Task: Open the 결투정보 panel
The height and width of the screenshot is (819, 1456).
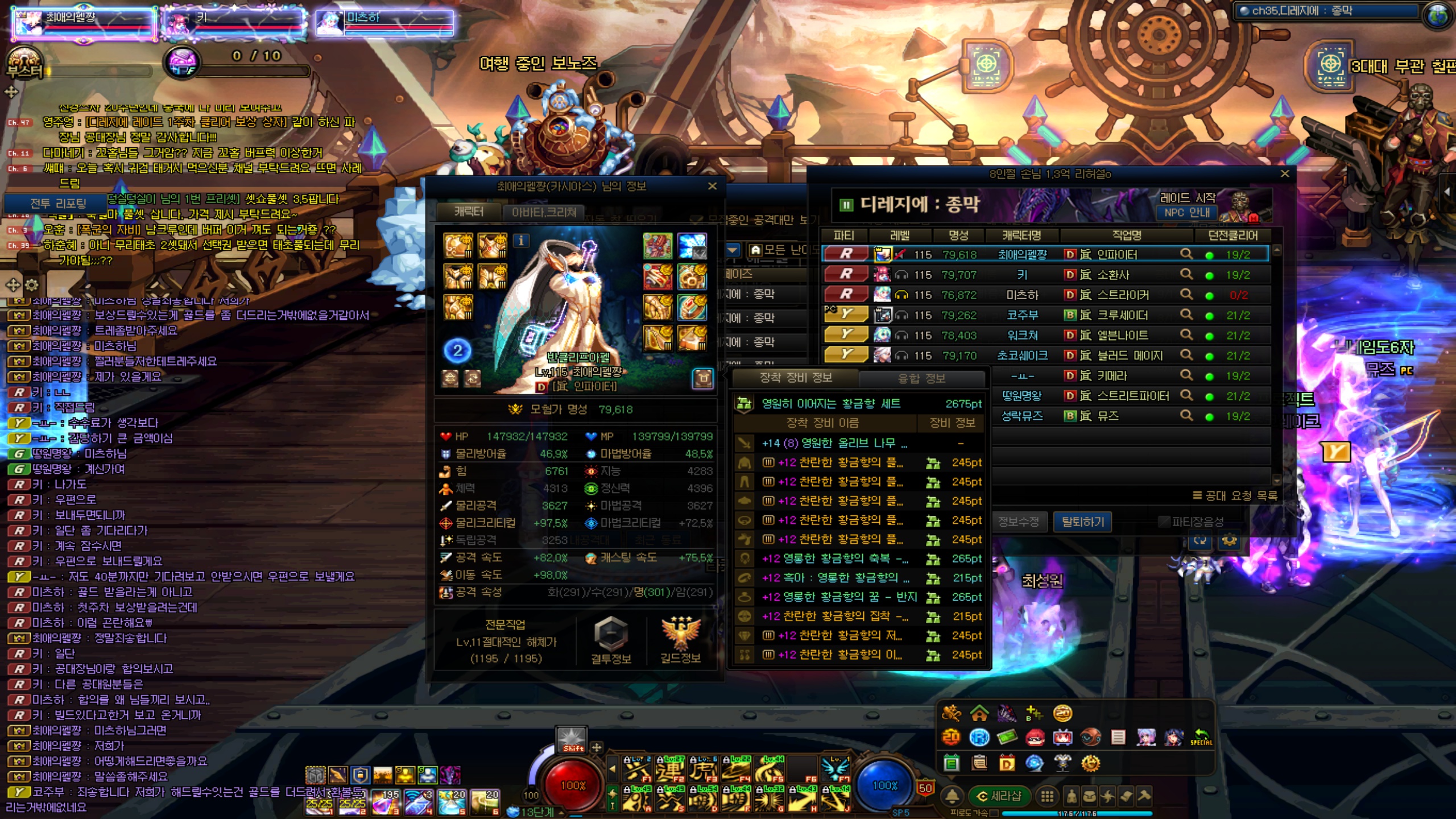Action: click(x=611, y=640)
